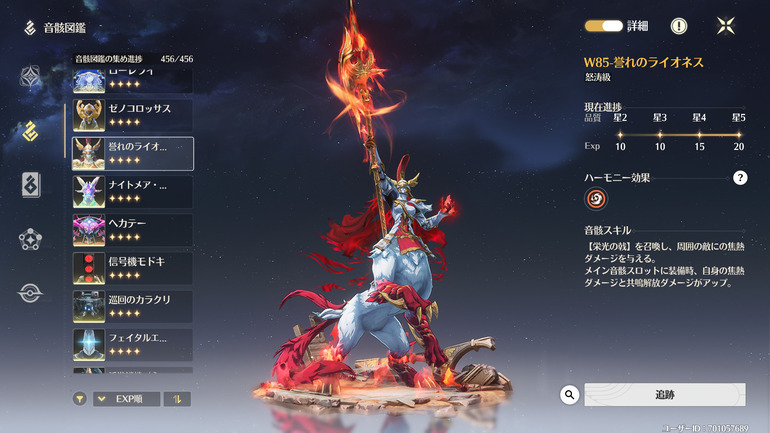
Task: Toggle the sort order arrows button
Action: pyautogui.click(x=177, y=399)
